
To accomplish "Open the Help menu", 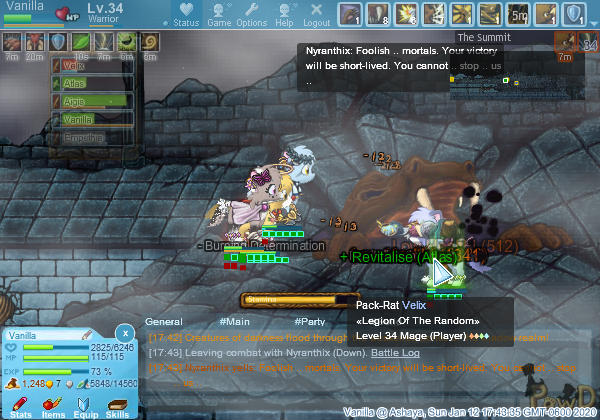I will (x=284, y=14).
